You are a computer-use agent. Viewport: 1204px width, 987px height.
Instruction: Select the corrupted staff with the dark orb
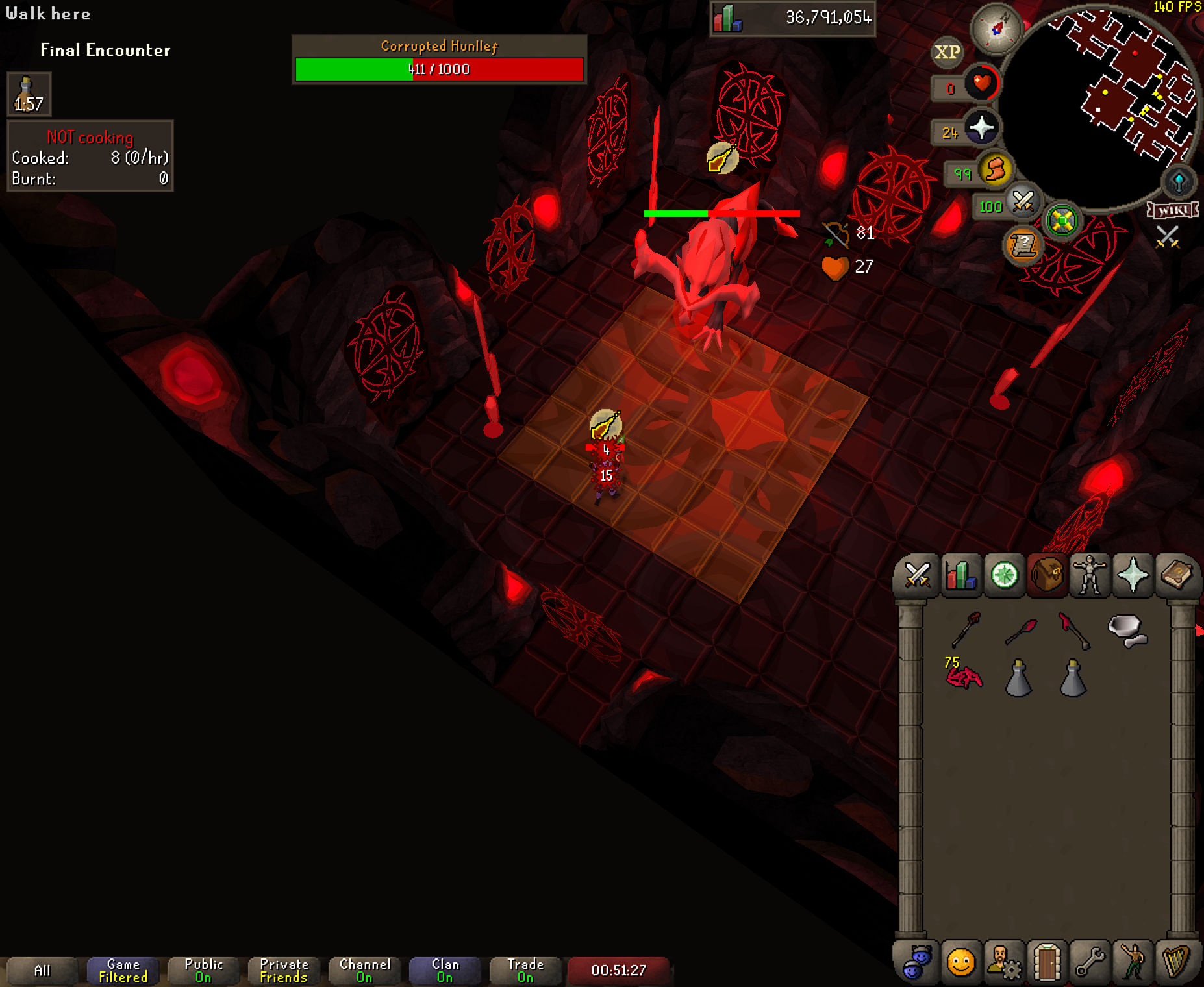[x=966, y=629]
